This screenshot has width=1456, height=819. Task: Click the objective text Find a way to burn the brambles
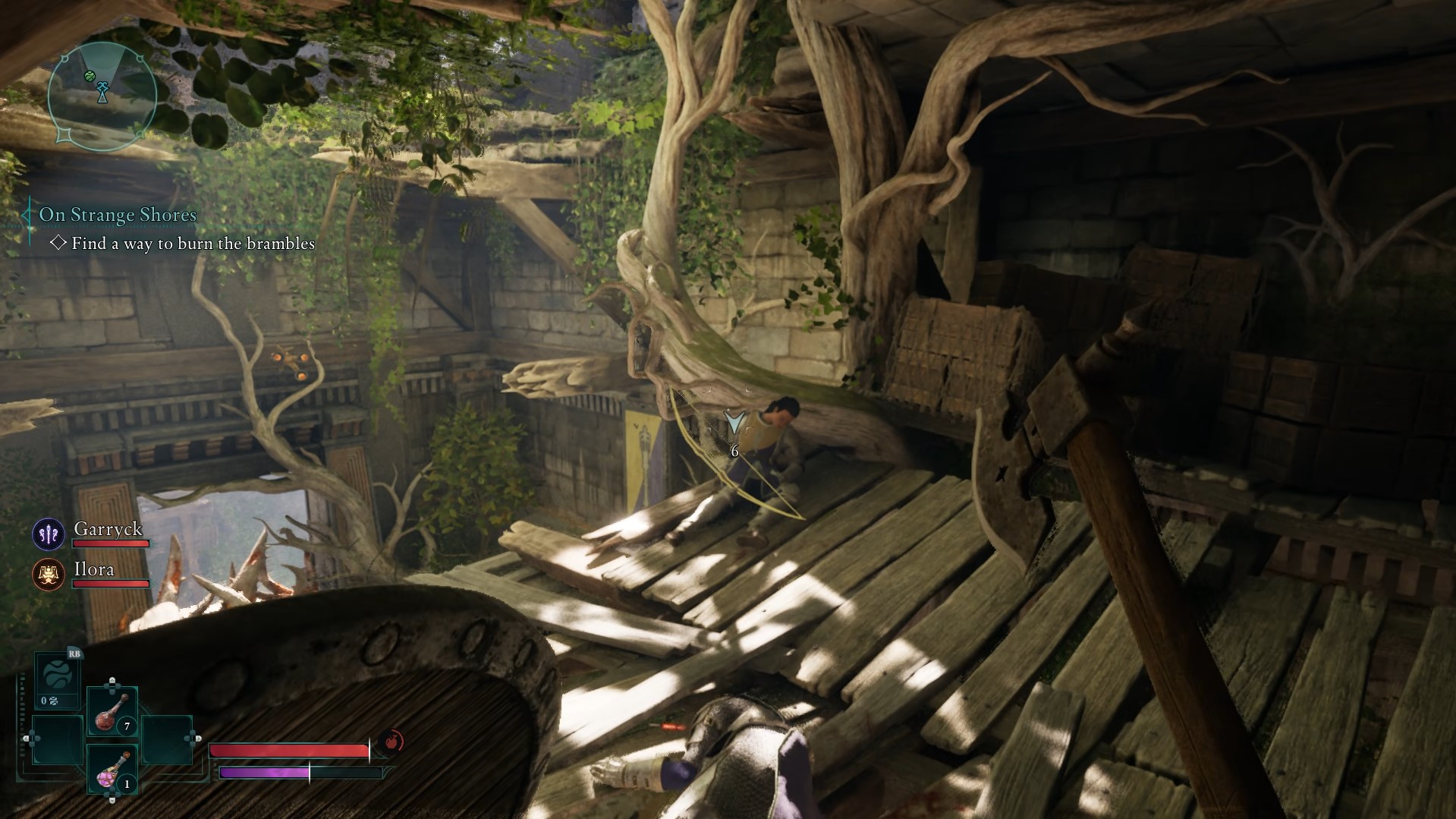coord(193,244)
